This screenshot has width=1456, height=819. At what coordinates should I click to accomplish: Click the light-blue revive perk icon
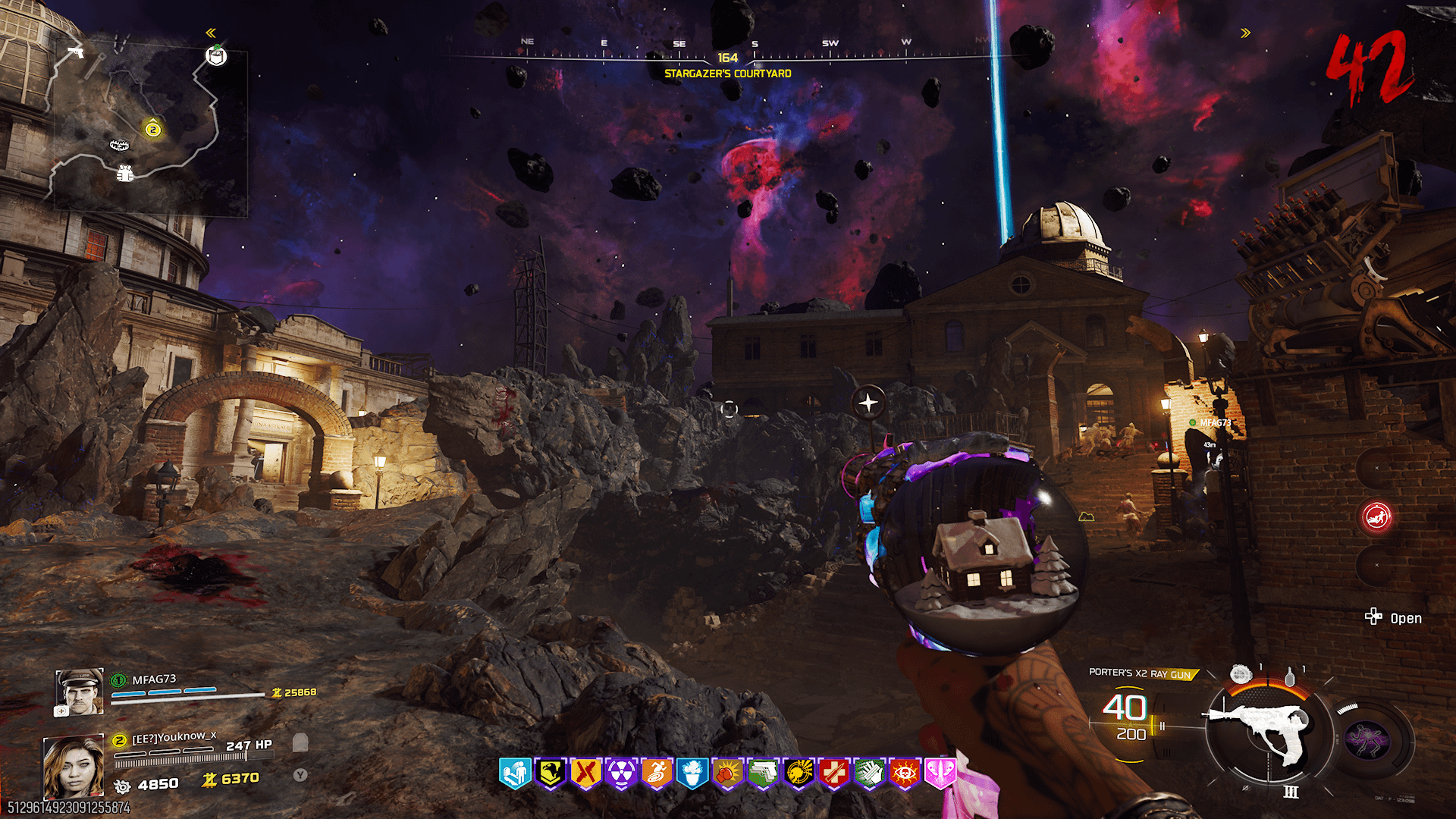click(x=515, y=773)
